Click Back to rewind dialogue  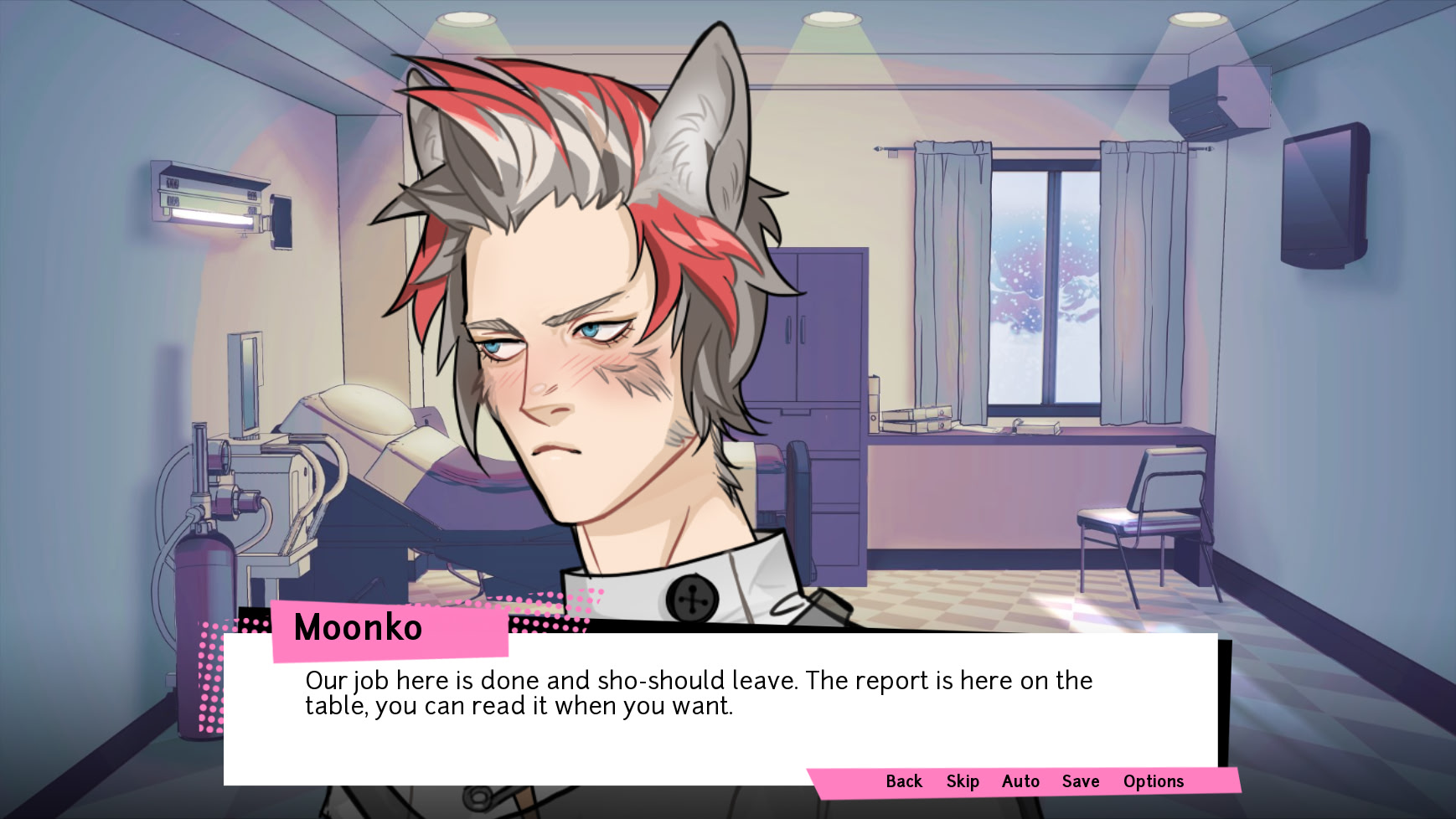(x=903, y=780)
